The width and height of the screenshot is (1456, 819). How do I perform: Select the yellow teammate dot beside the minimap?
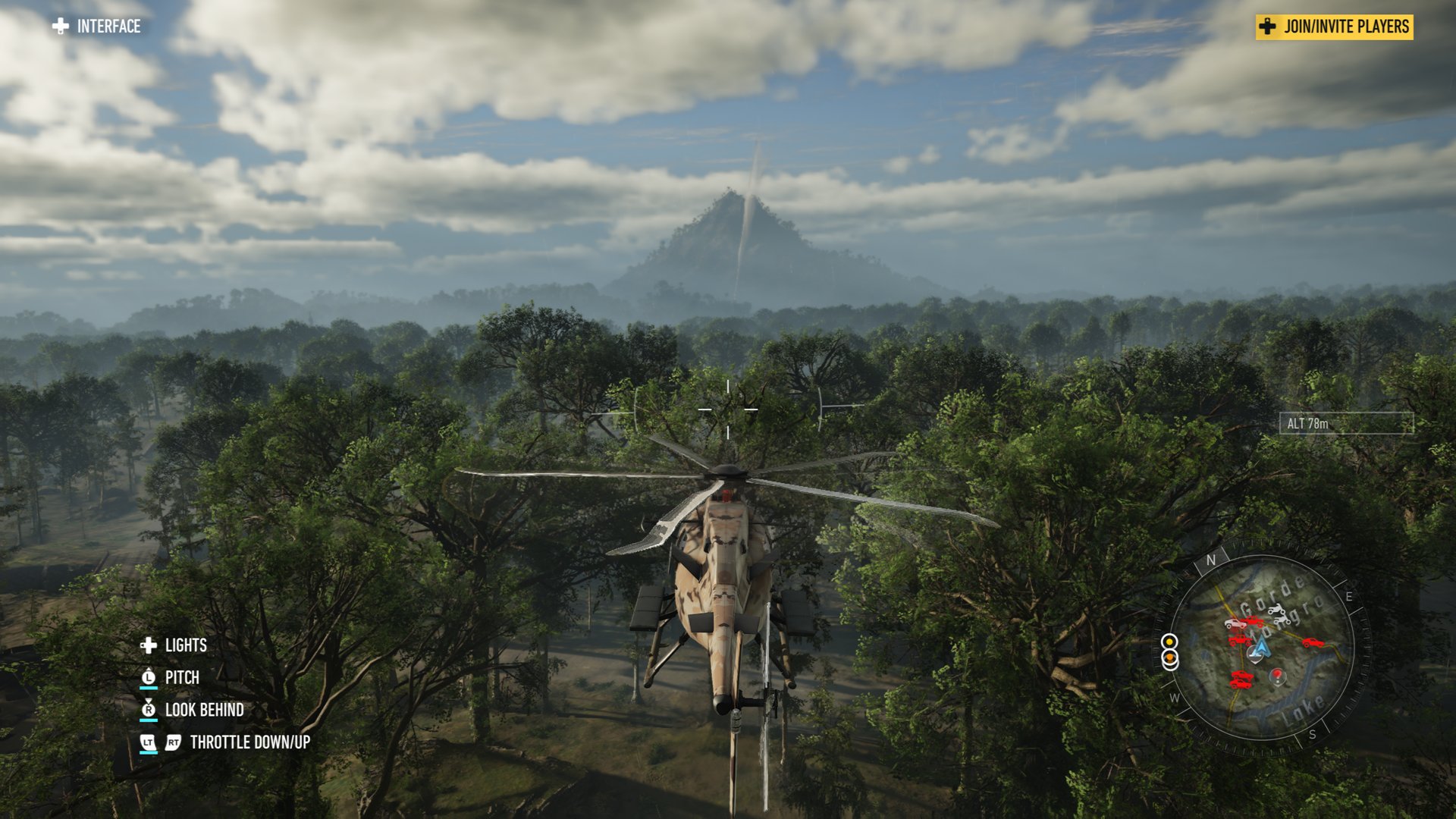[1170, 642]
